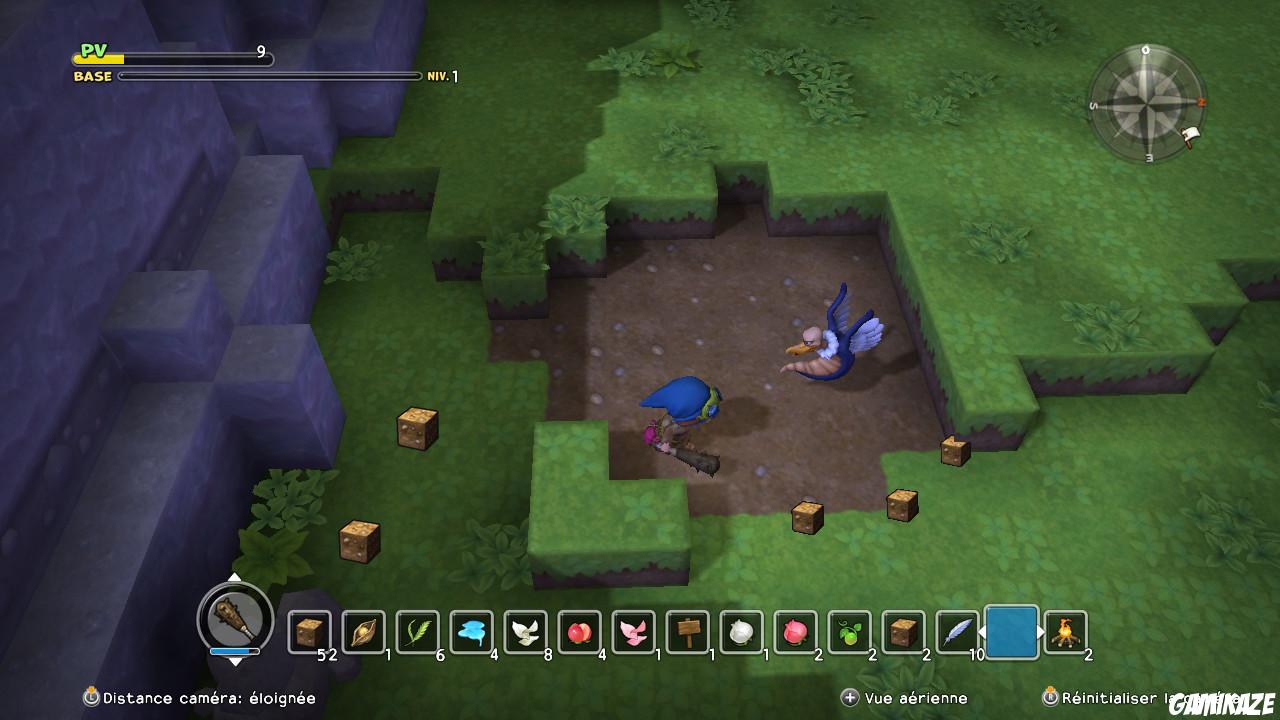The width and height of the screenshot is (1280, 720).
Task: Select the medicinal leaf stack of 6
Action: click(418, 630)
